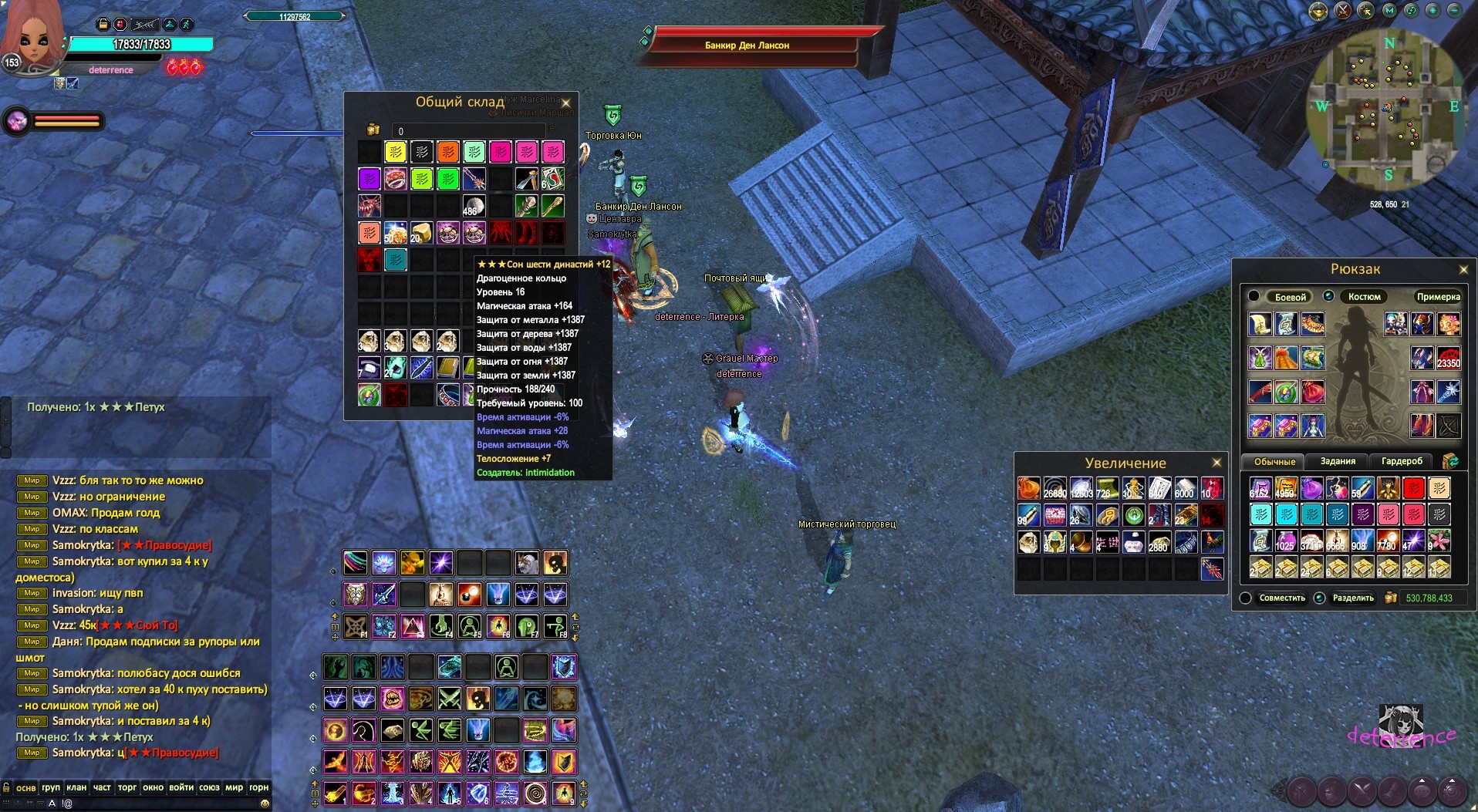Image resolution: width=1478 pixels, height=812 pixels.
Task: Switch to the Задания bag tab
Action: [1338, 461]
